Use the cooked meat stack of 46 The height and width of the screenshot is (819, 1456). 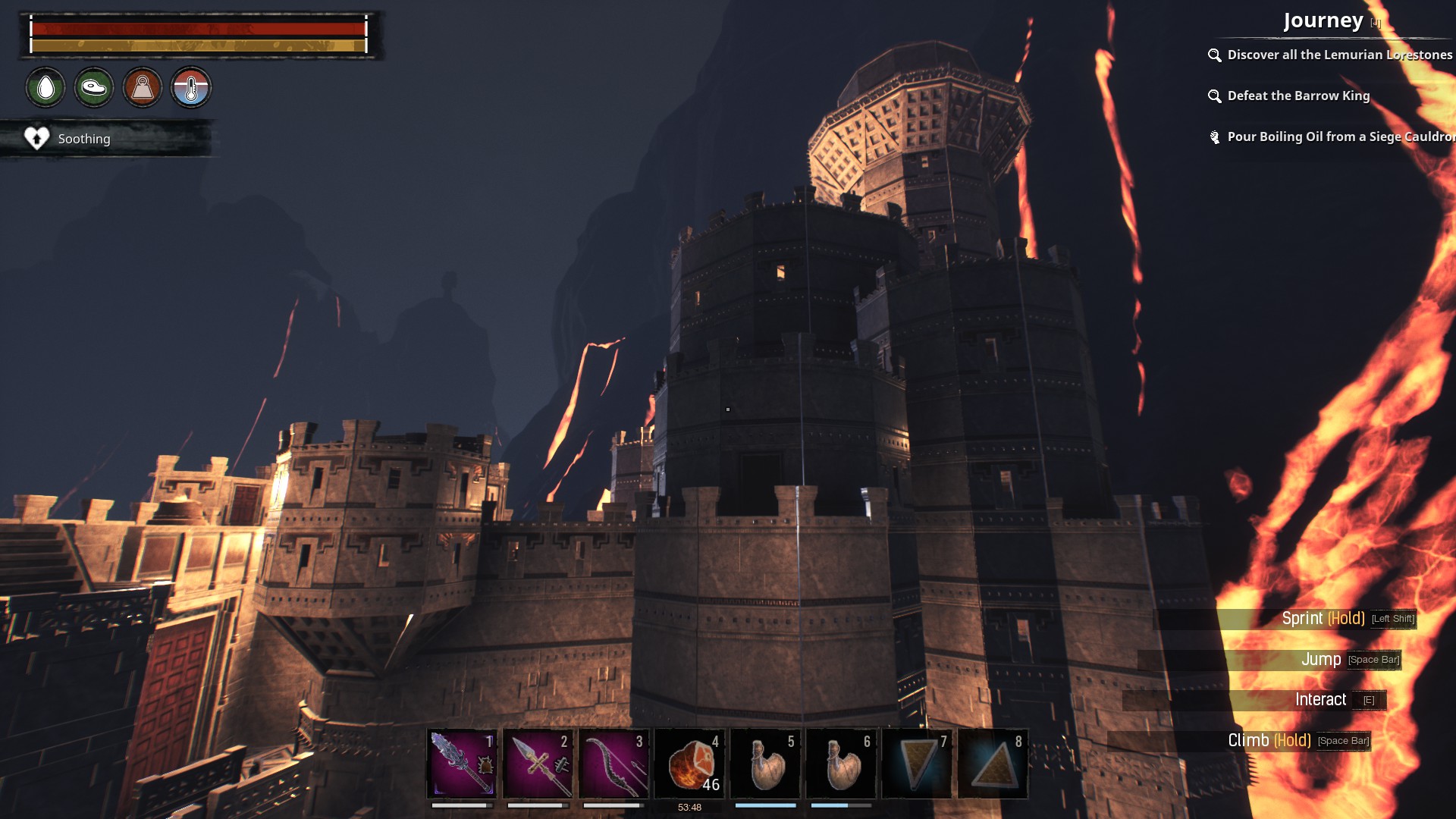click(689, 764)
